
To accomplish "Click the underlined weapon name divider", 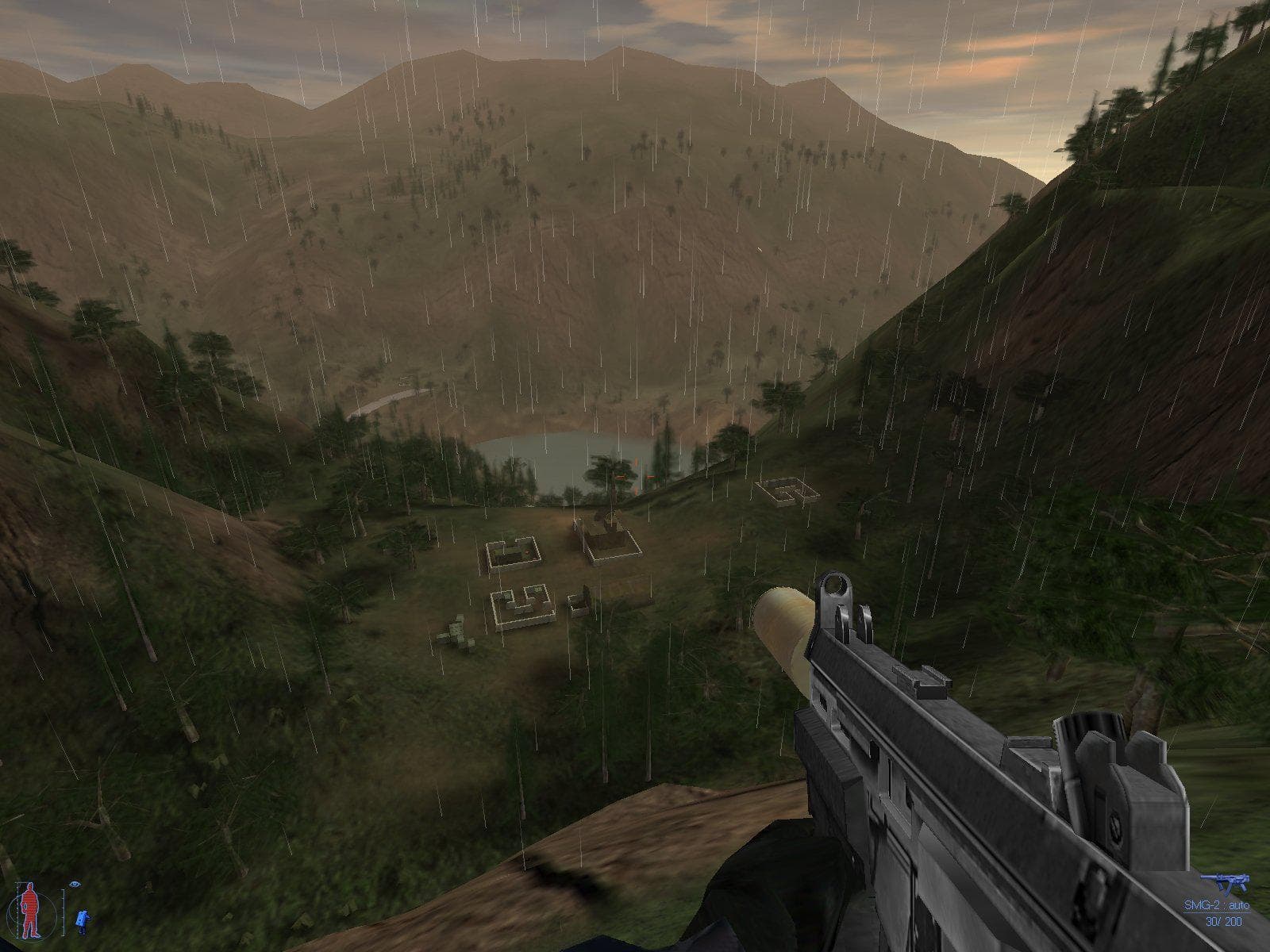I will [x=1217, y=912].
